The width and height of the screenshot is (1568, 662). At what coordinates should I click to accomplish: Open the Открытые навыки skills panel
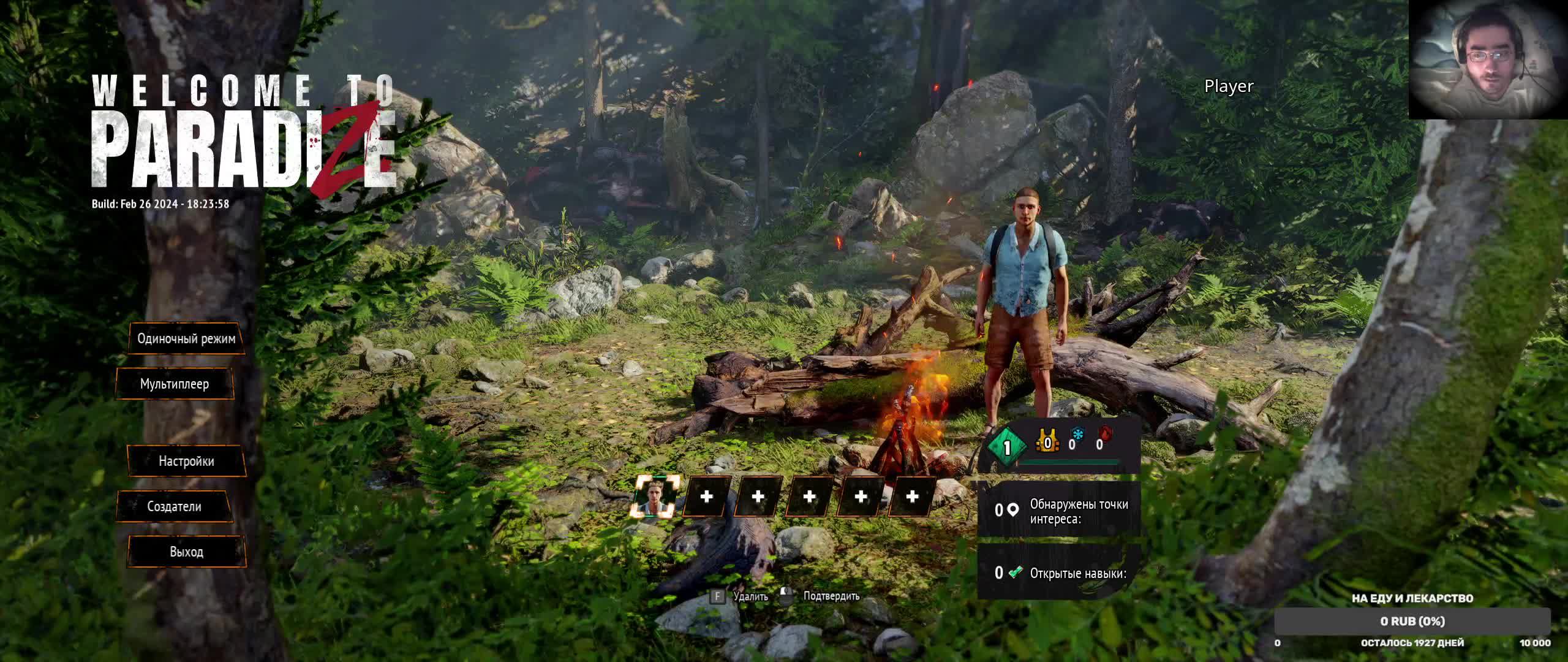[1060, 573]
